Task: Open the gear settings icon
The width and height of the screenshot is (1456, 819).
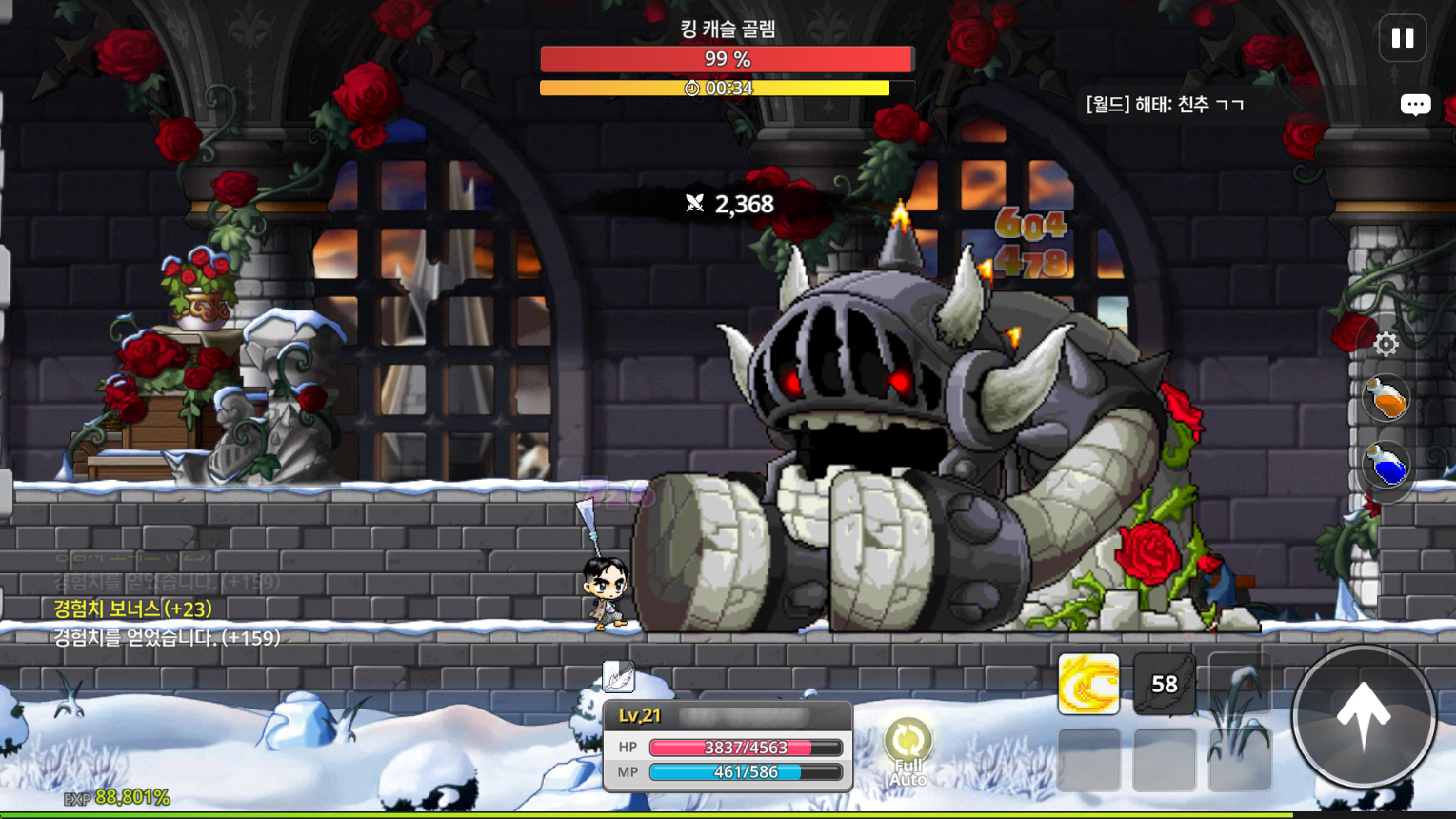Action: (1386, 344)
